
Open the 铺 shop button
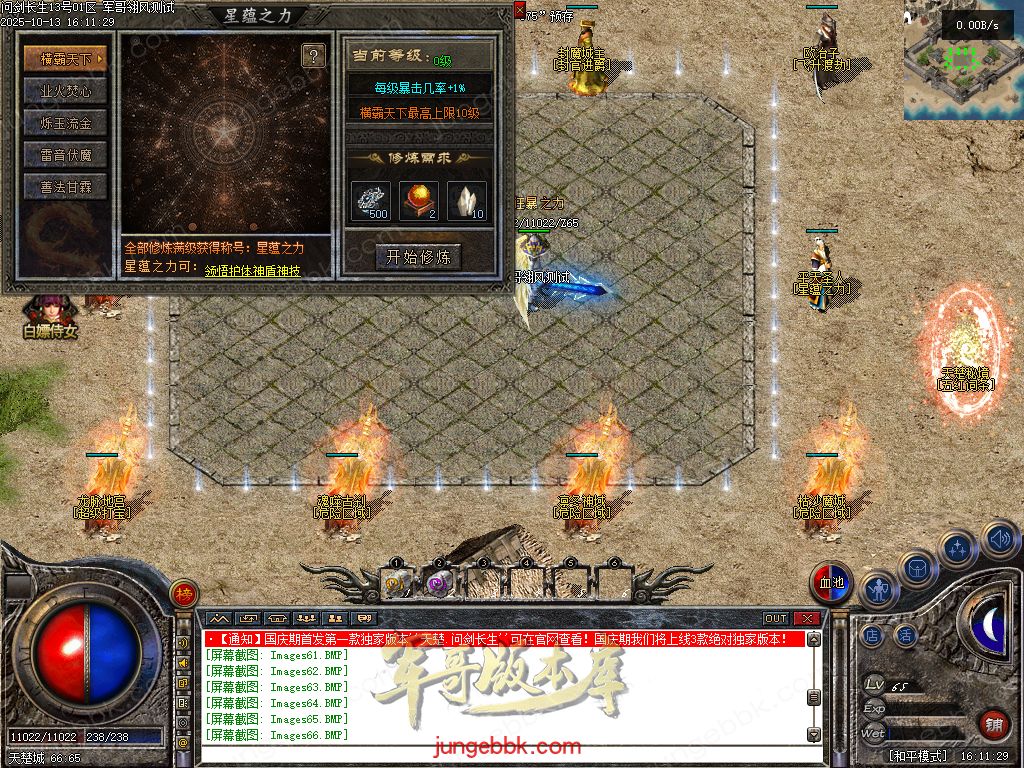click(x=994, y=724)
